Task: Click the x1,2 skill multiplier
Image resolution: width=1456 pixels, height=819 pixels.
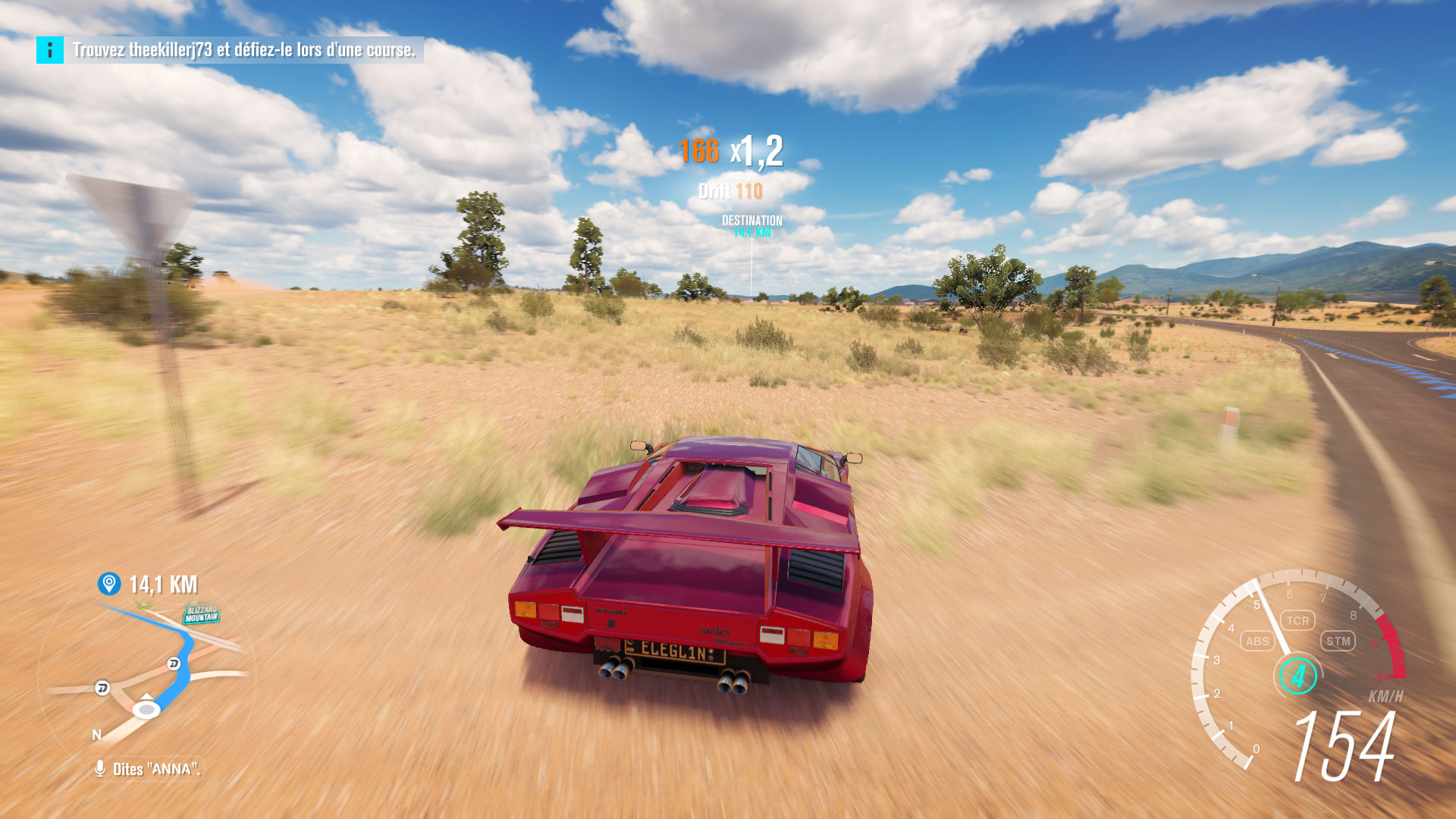Action: [x=756, y=154]
